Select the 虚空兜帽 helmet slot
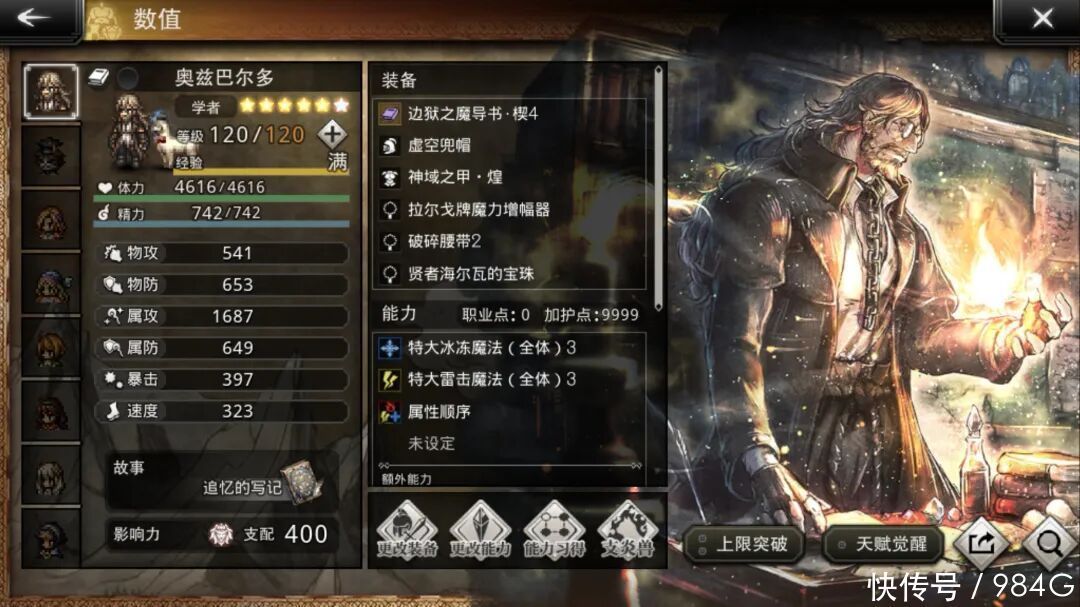 tap(510, 146)
